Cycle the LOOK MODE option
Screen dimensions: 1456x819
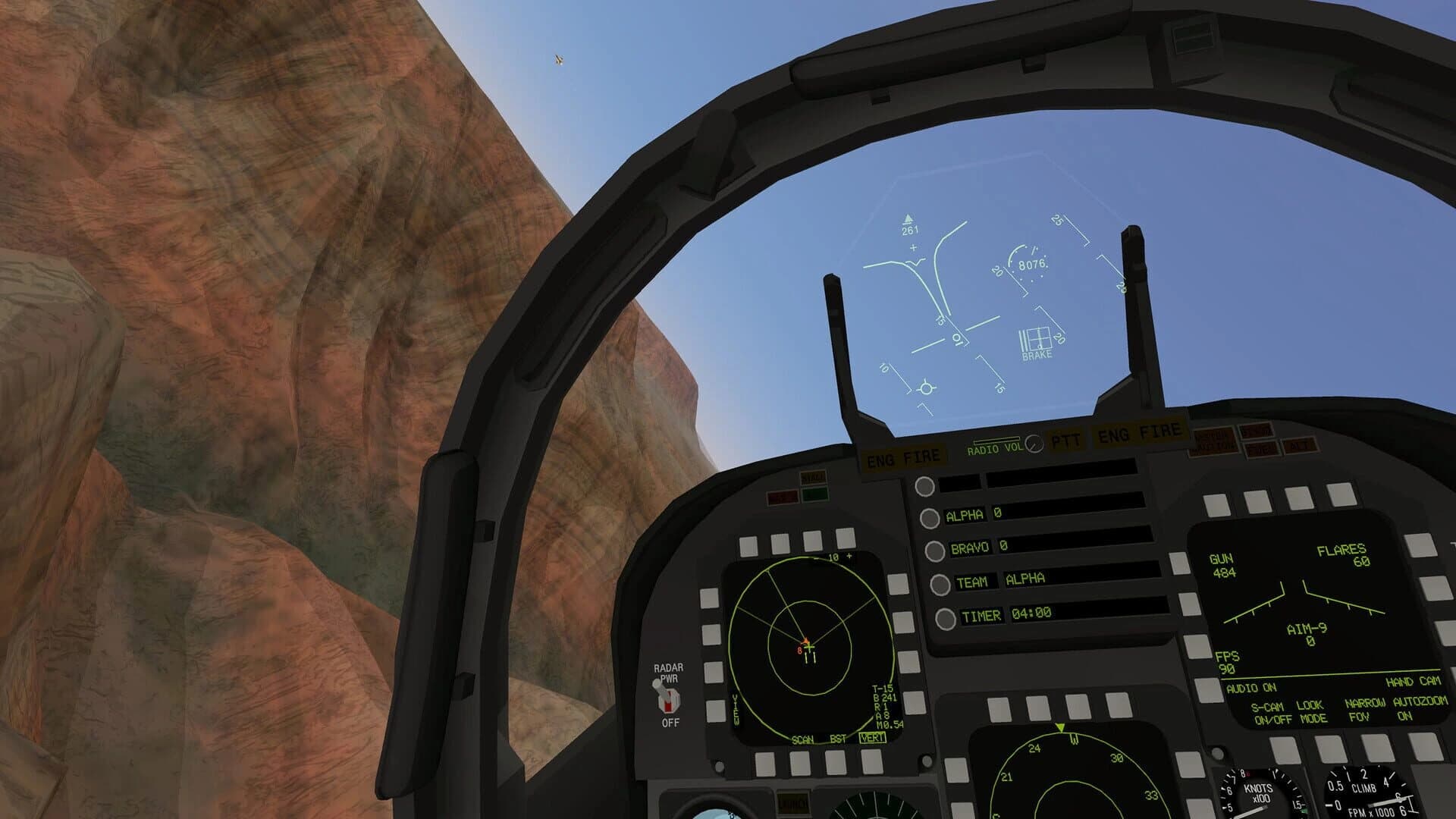click(1313, 711)
